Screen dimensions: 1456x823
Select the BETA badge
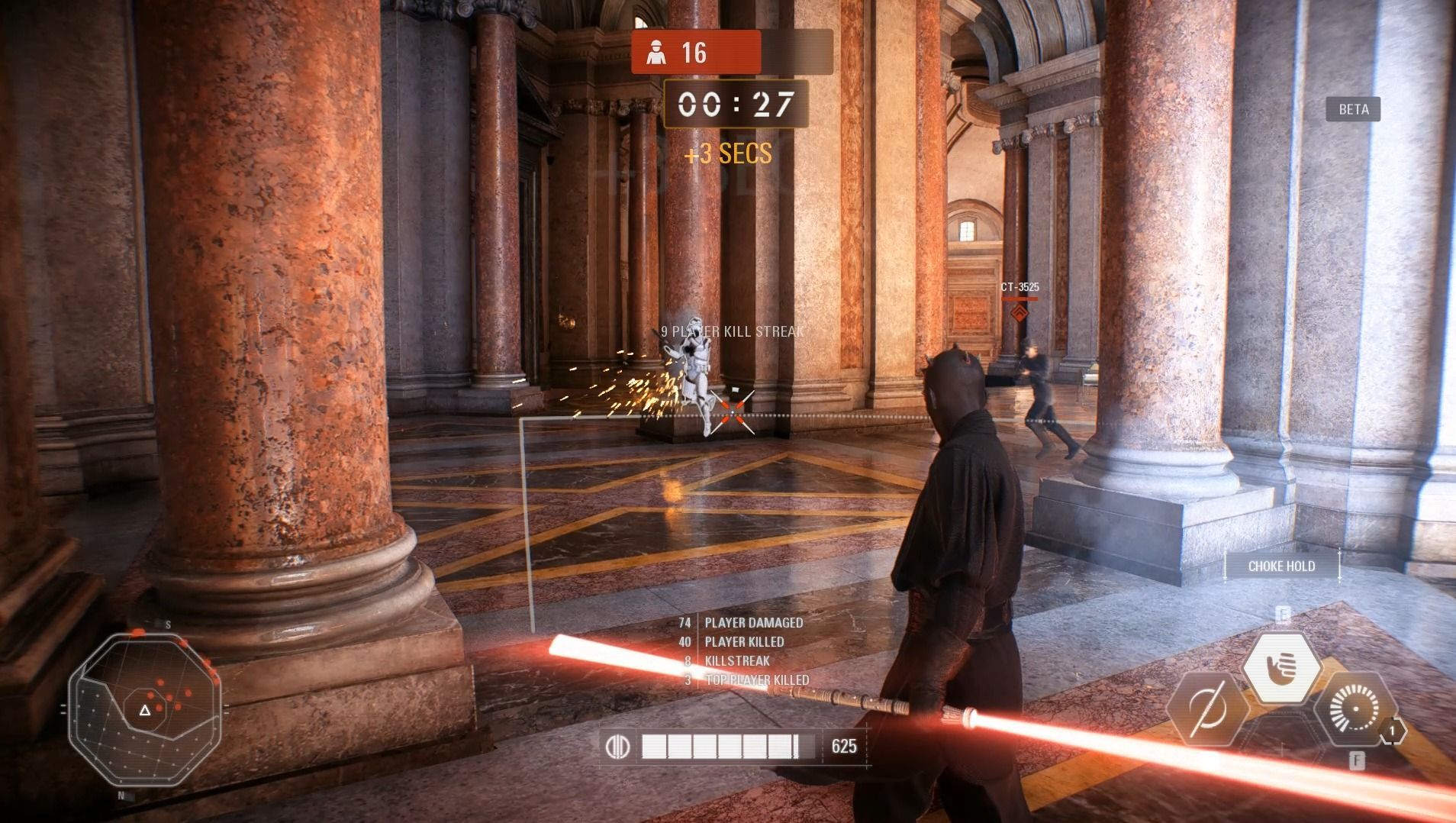click(x=1353, y=109)
